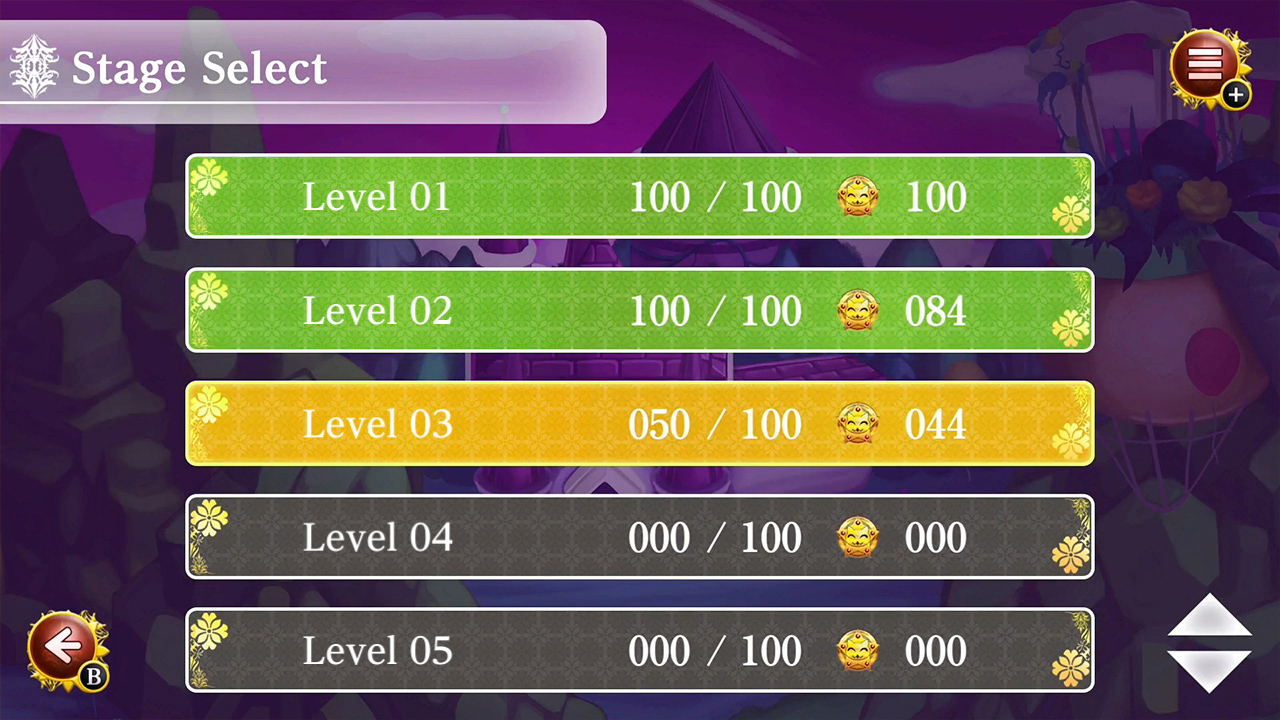The image size is (1280, 720).
Task: Click the ornate emblem beside Stage Select title
Action: pos(33,67)
